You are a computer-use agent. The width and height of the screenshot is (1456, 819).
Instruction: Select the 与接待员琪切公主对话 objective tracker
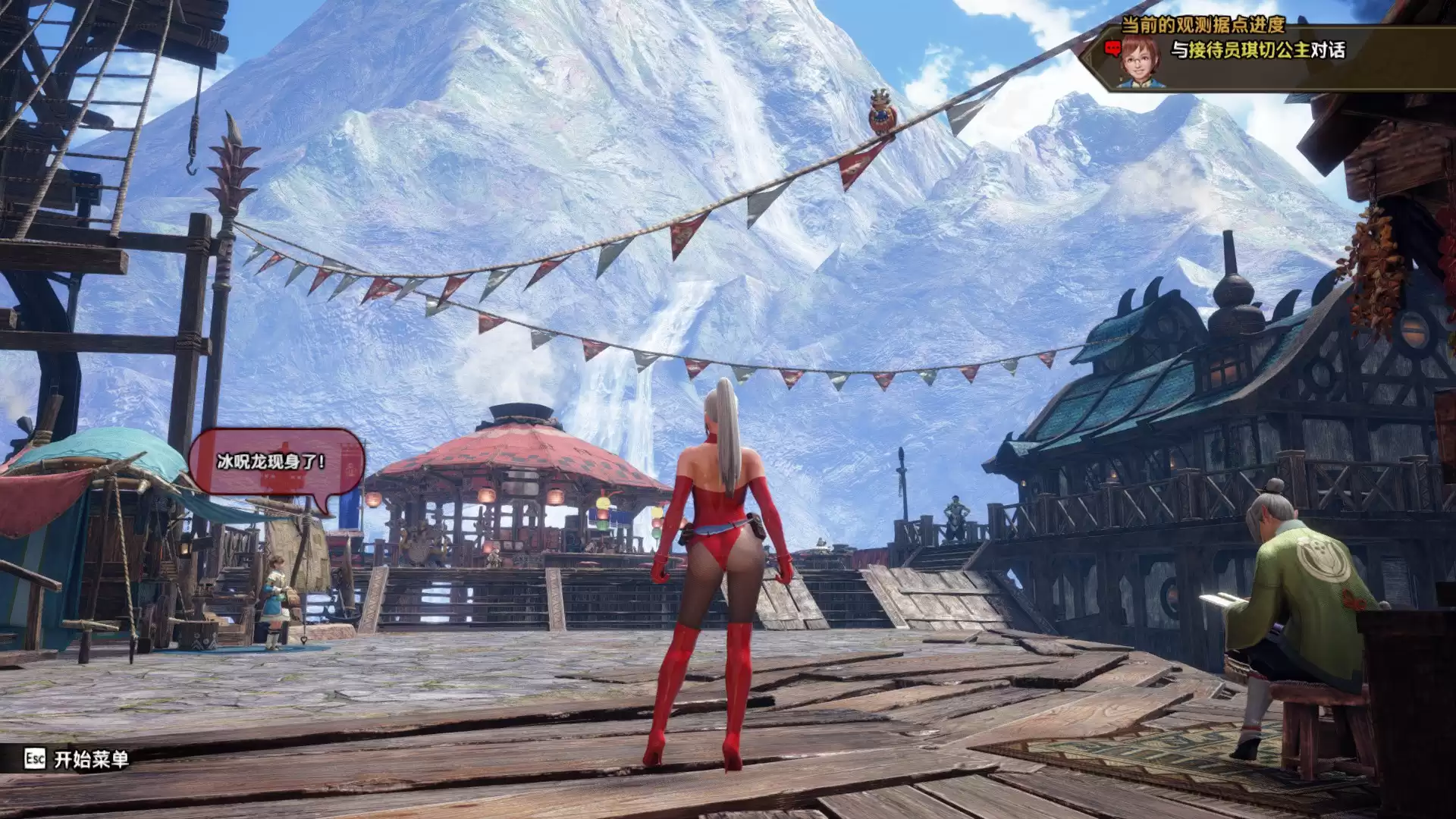coord(1258,51)
